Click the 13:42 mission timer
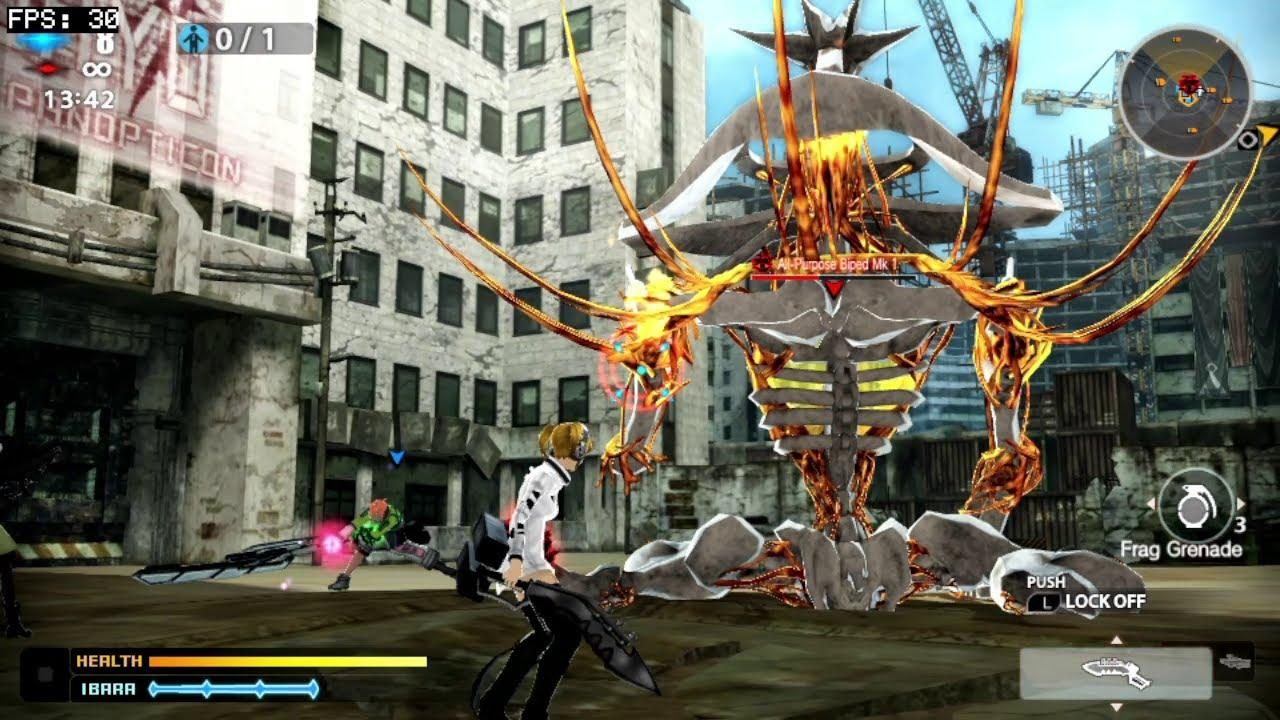The width and height of the screenshot is (1280, 720). (x=80, y=99)
